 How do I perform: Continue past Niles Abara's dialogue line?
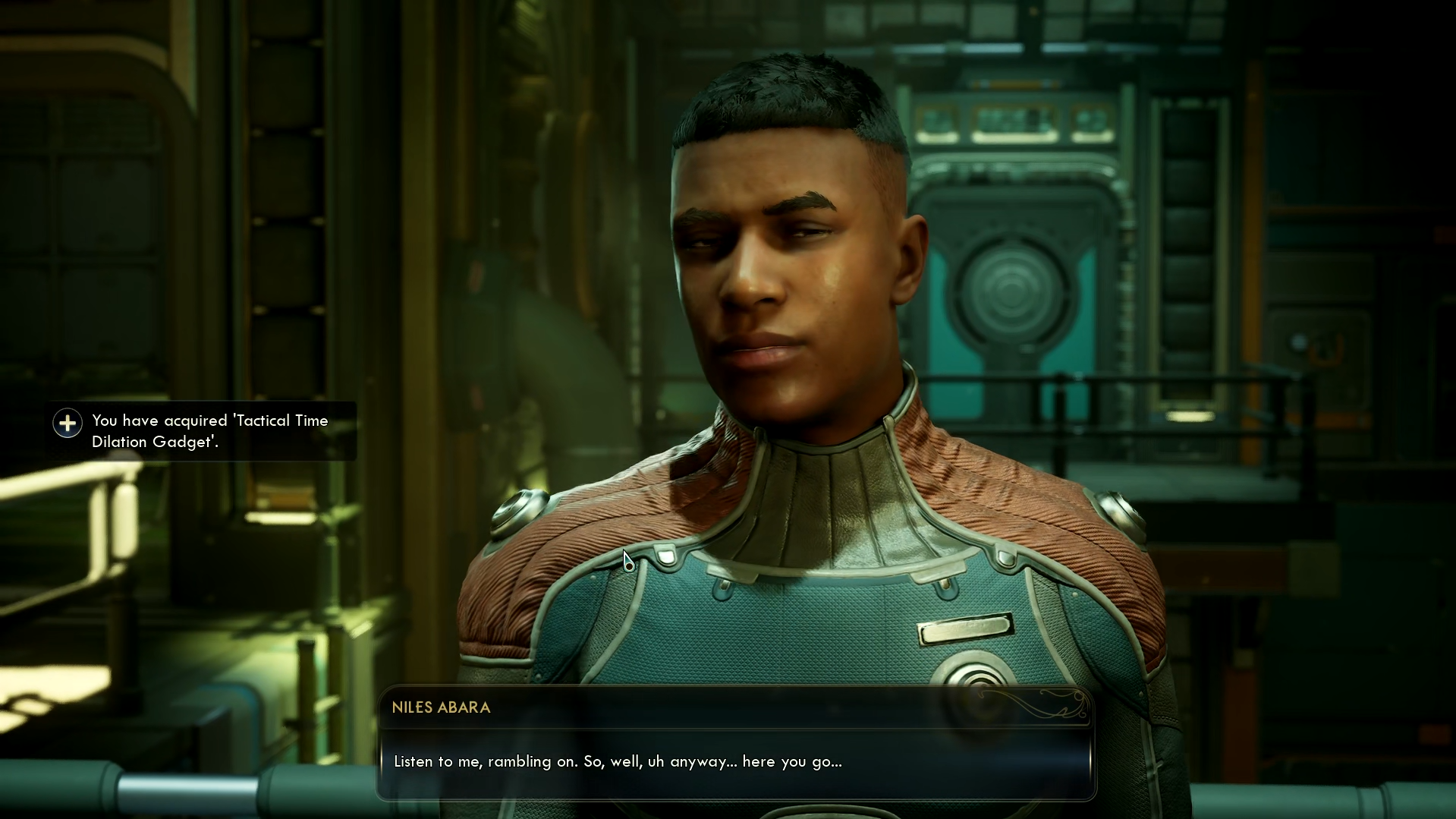pos(734,761)
